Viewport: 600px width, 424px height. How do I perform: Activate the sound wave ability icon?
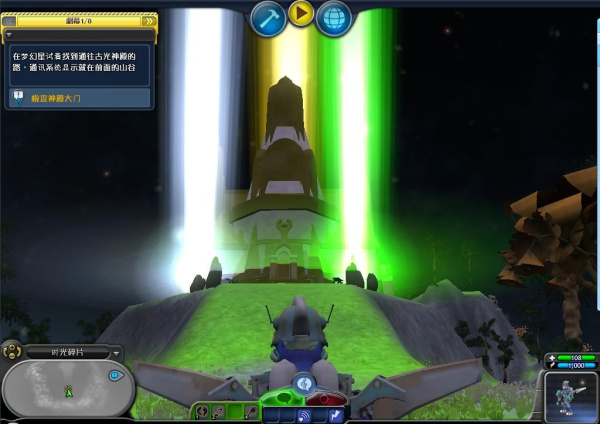coord(301,415)
